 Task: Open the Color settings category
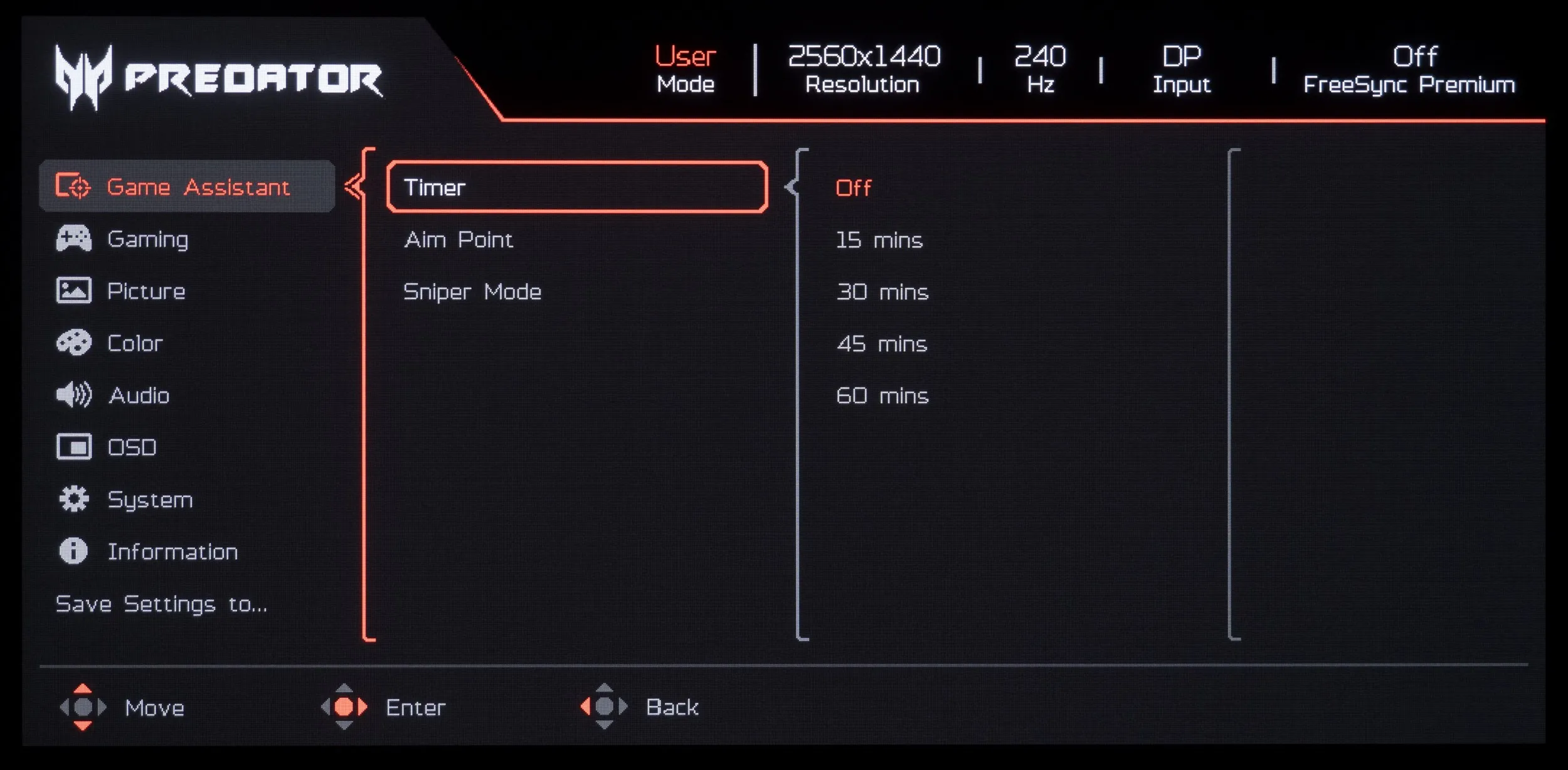(135, 343)
